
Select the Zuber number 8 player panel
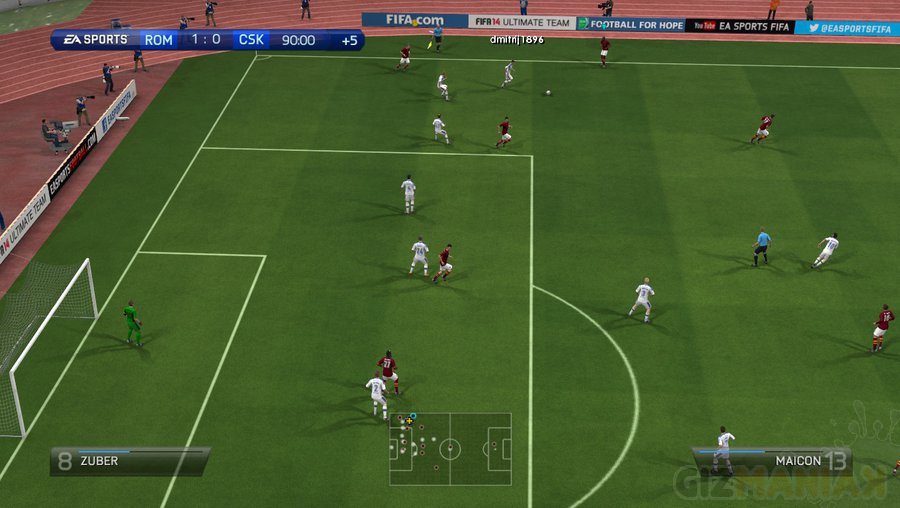click(x=130, y=461)
